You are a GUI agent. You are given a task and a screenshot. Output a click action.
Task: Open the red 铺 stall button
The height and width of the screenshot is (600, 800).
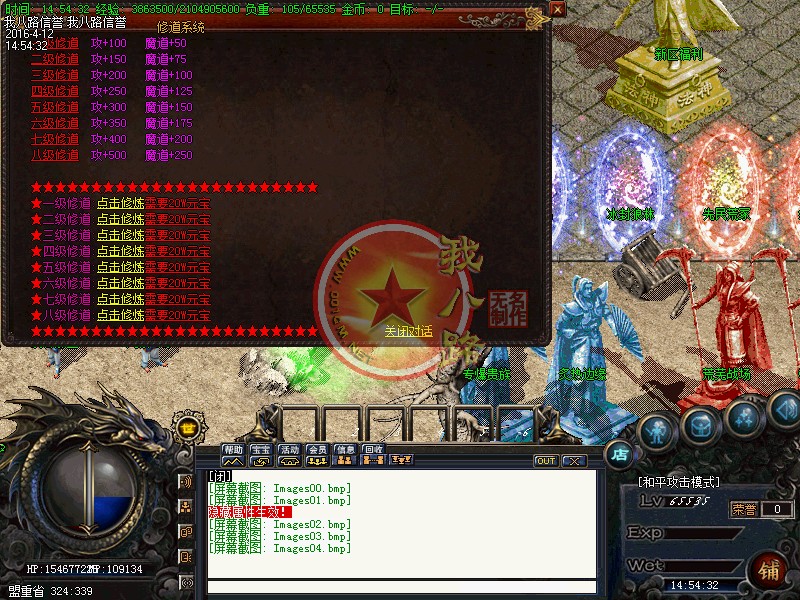(770, 573)
